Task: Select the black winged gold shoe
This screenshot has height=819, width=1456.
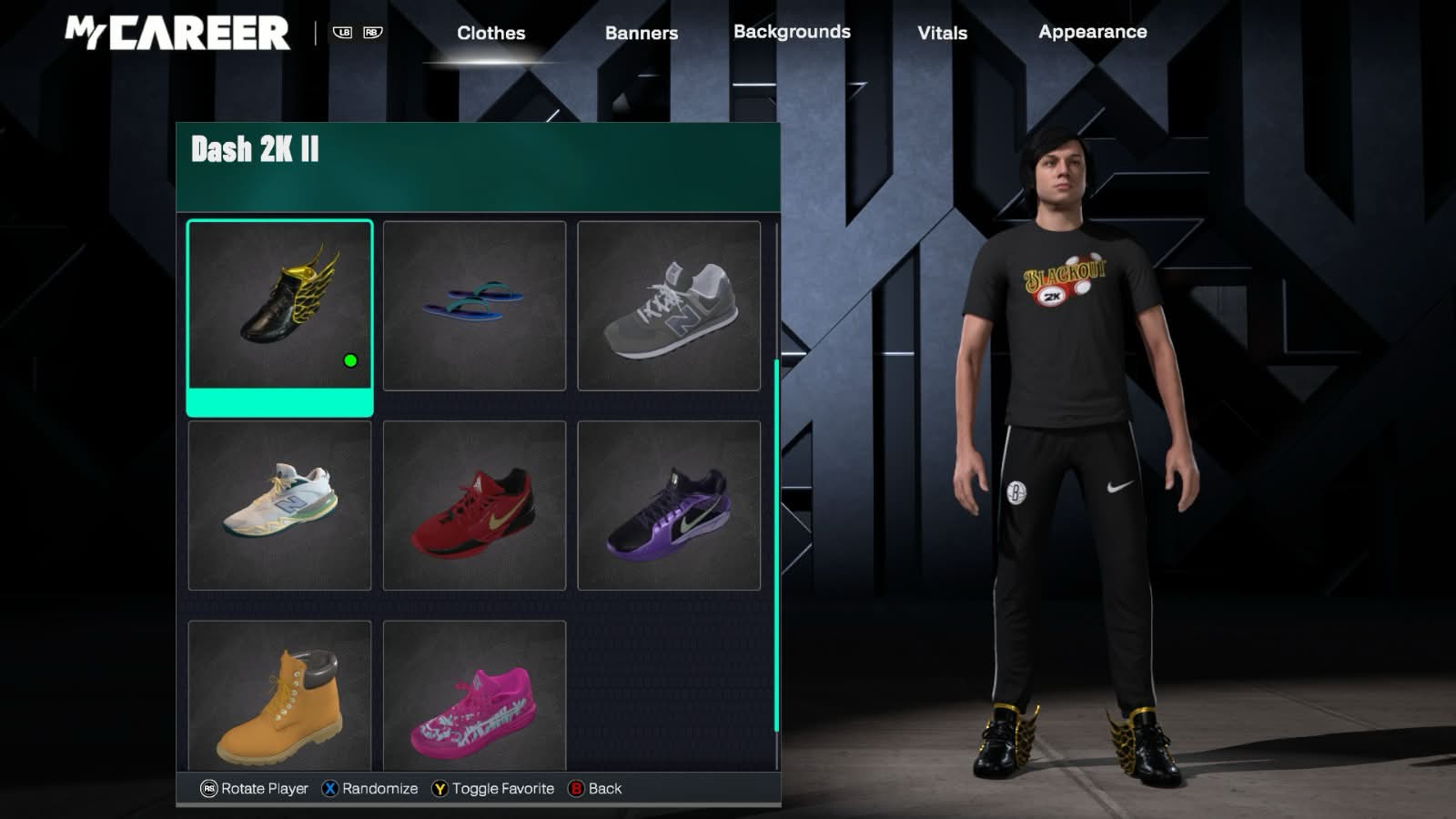Action: point(279,306)
